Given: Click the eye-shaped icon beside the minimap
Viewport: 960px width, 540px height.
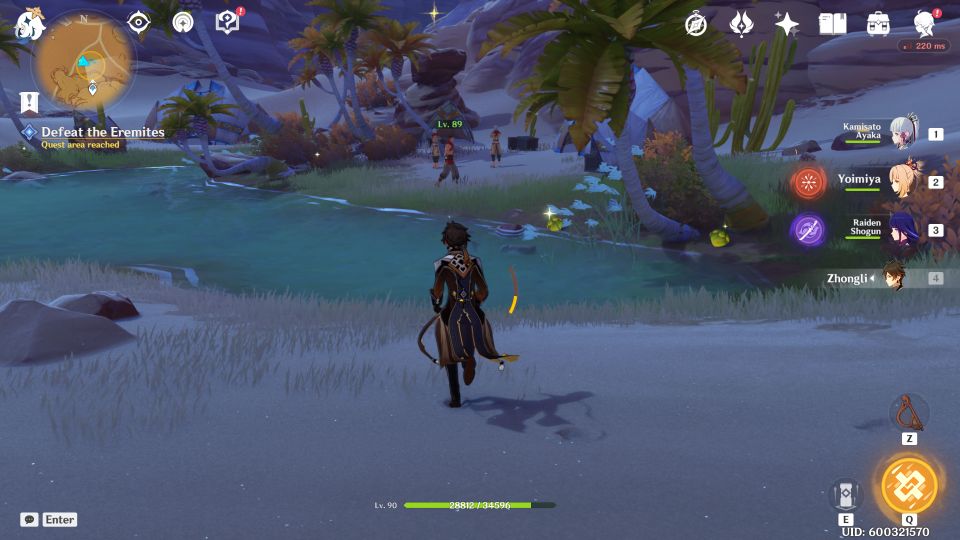Looking at the screenshot, I should (x=138, y=22).
